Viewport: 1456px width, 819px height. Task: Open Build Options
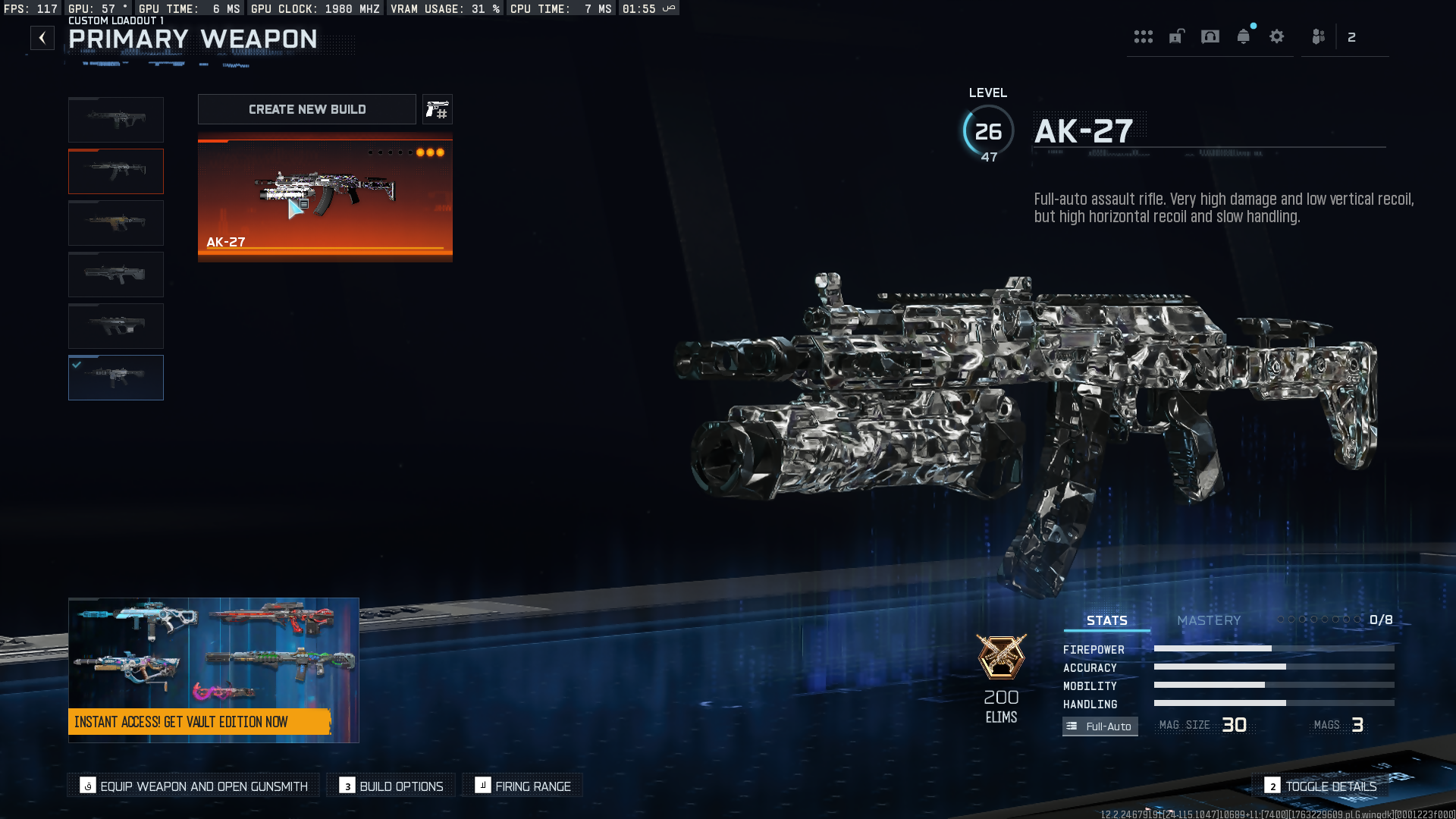[391, 786]
